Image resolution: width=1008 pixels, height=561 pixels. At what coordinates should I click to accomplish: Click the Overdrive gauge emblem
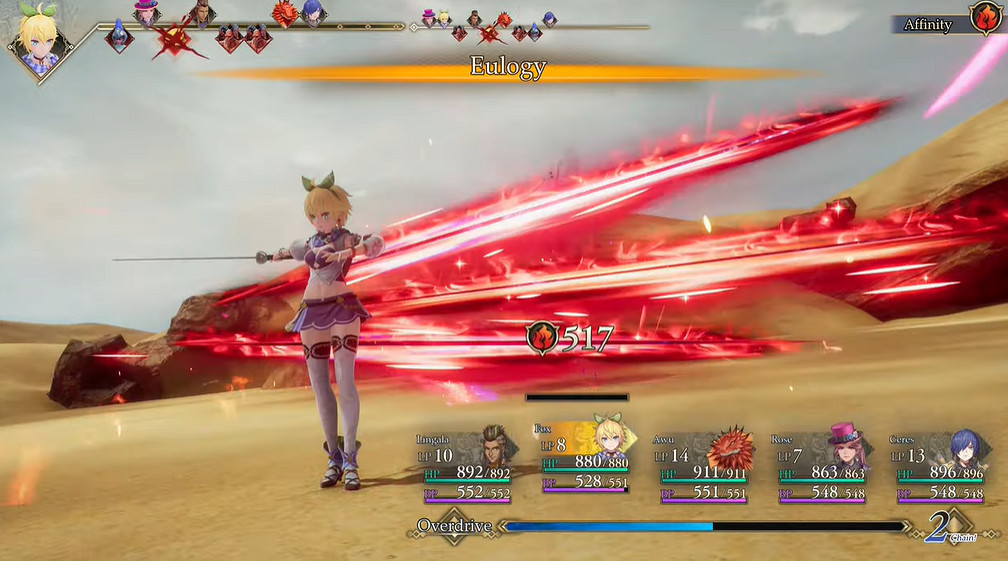coord(454,526)
